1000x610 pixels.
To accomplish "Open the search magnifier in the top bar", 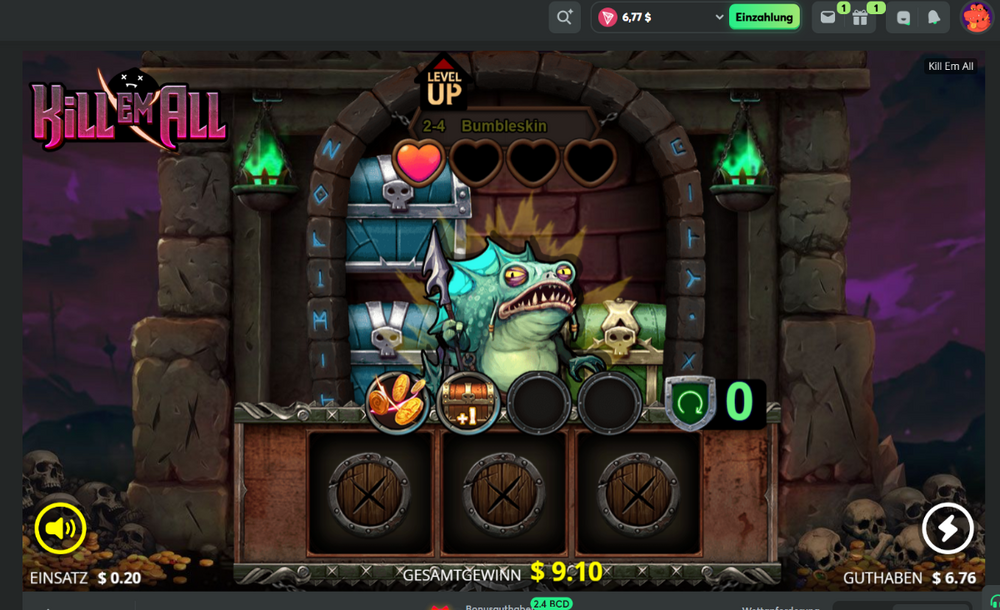I will tap(564, 17).
